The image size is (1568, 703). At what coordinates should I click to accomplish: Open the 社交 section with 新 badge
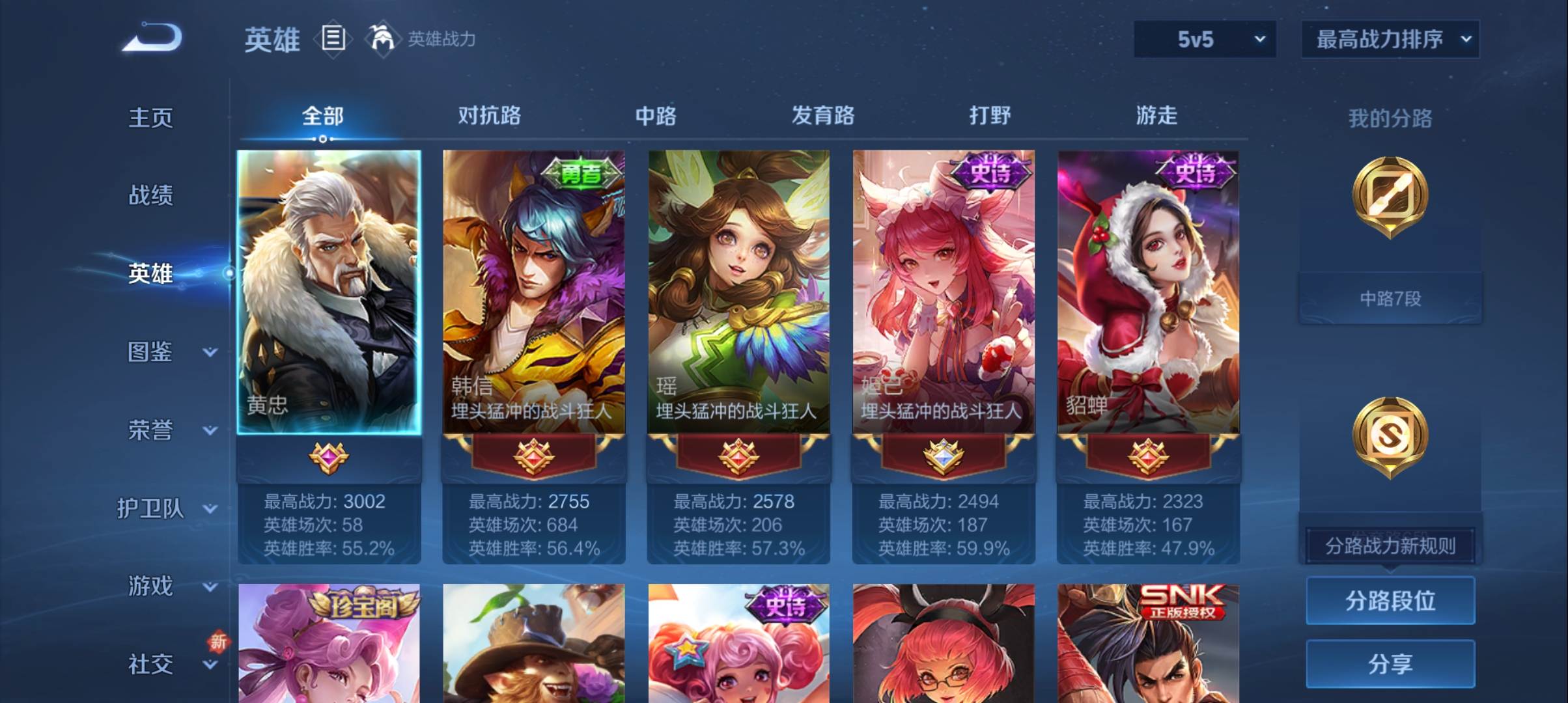[x=152, y=664]
